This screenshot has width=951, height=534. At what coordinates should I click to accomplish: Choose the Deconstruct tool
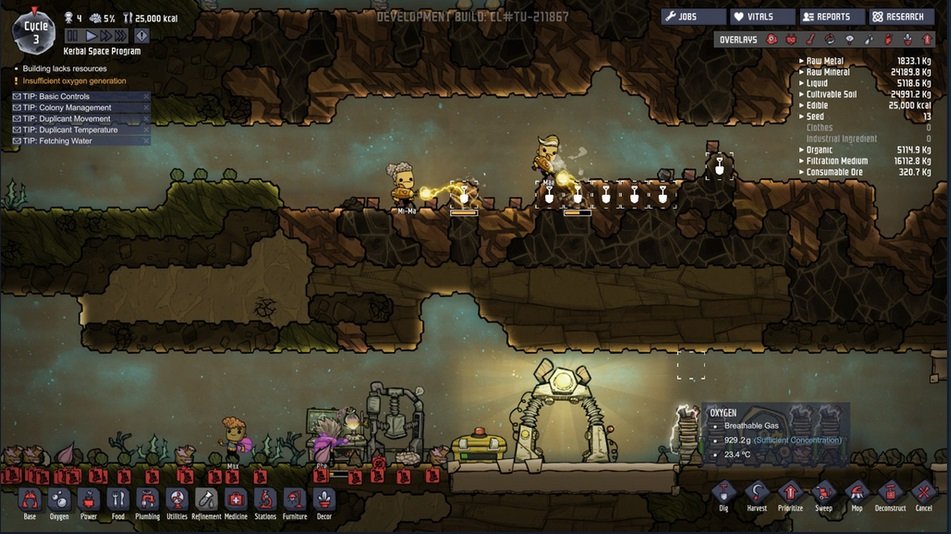[890, 494]
